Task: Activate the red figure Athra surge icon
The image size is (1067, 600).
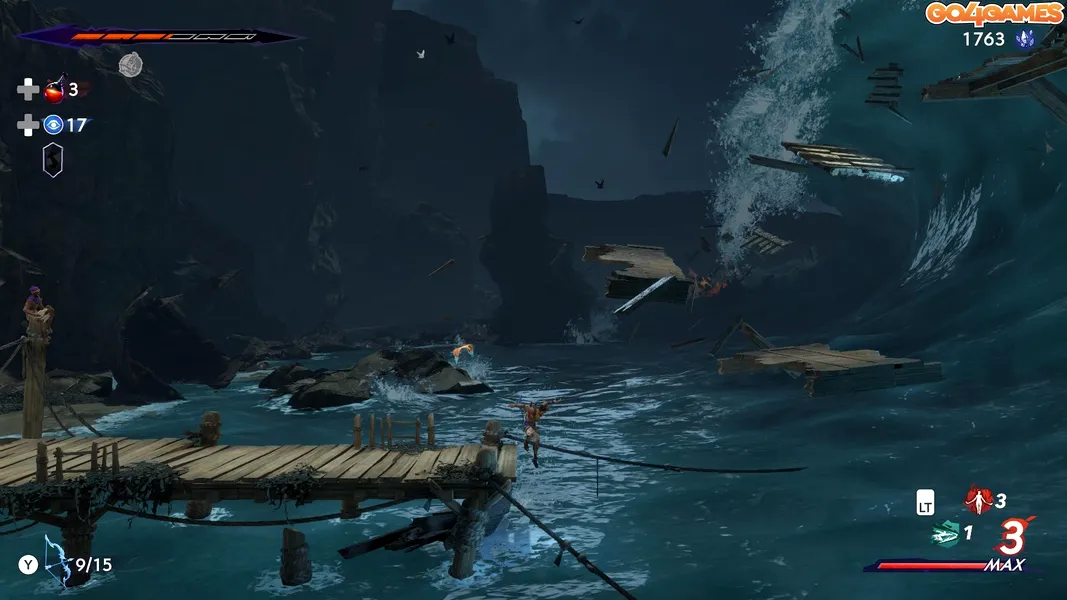Action: (x=977, y=499)
